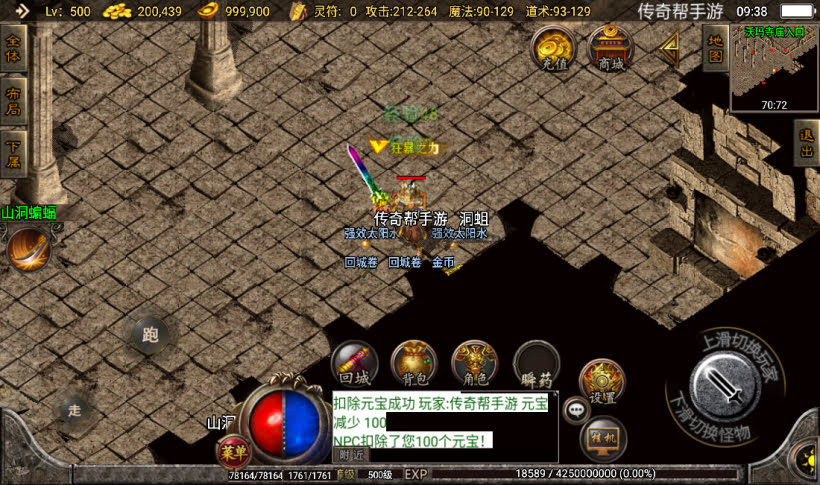
Task: Open the 设置 settings
Action: click(x=602, y=381)
